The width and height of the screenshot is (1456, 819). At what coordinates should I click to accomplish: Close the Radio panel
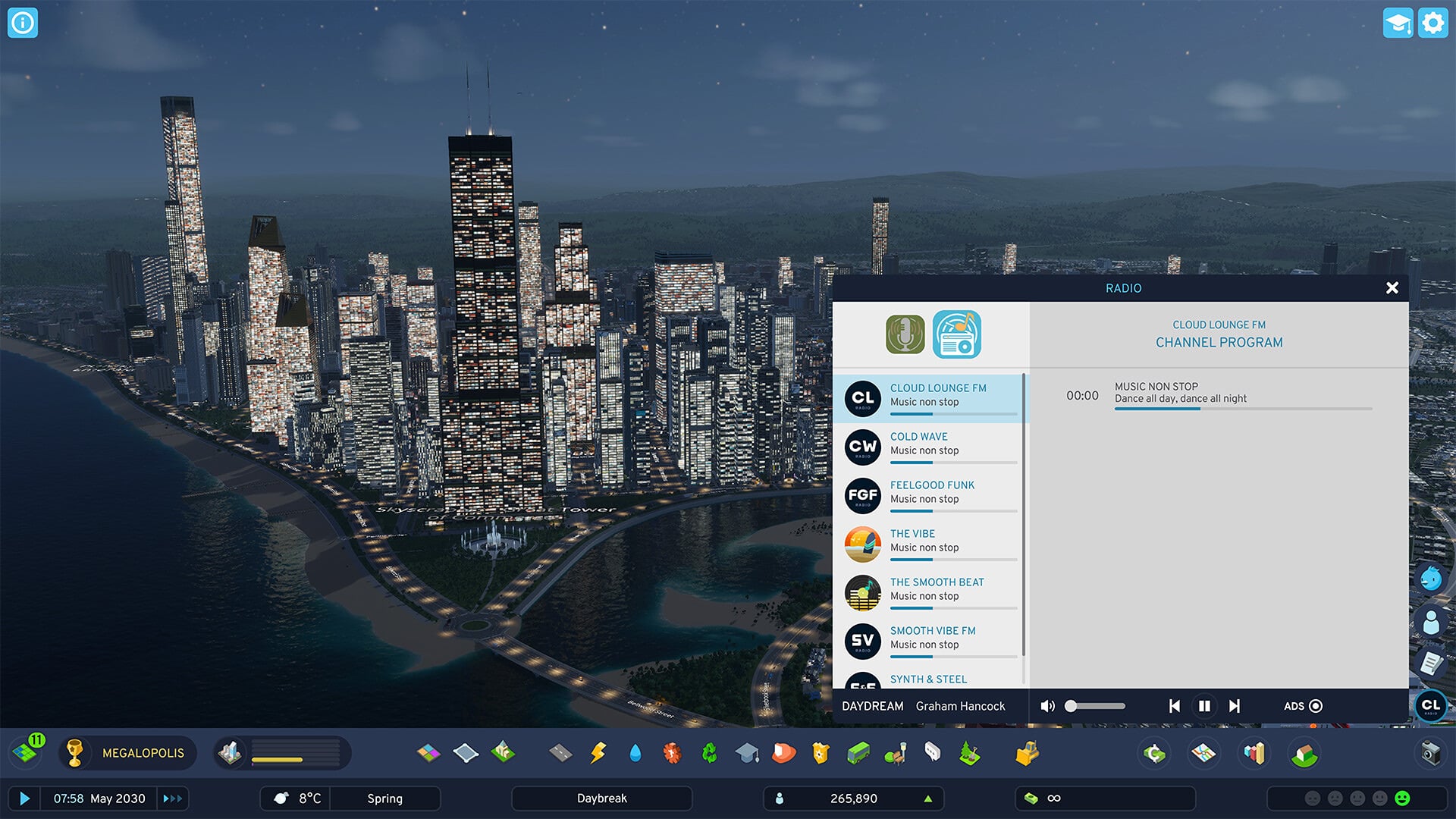click(1392, 288)
